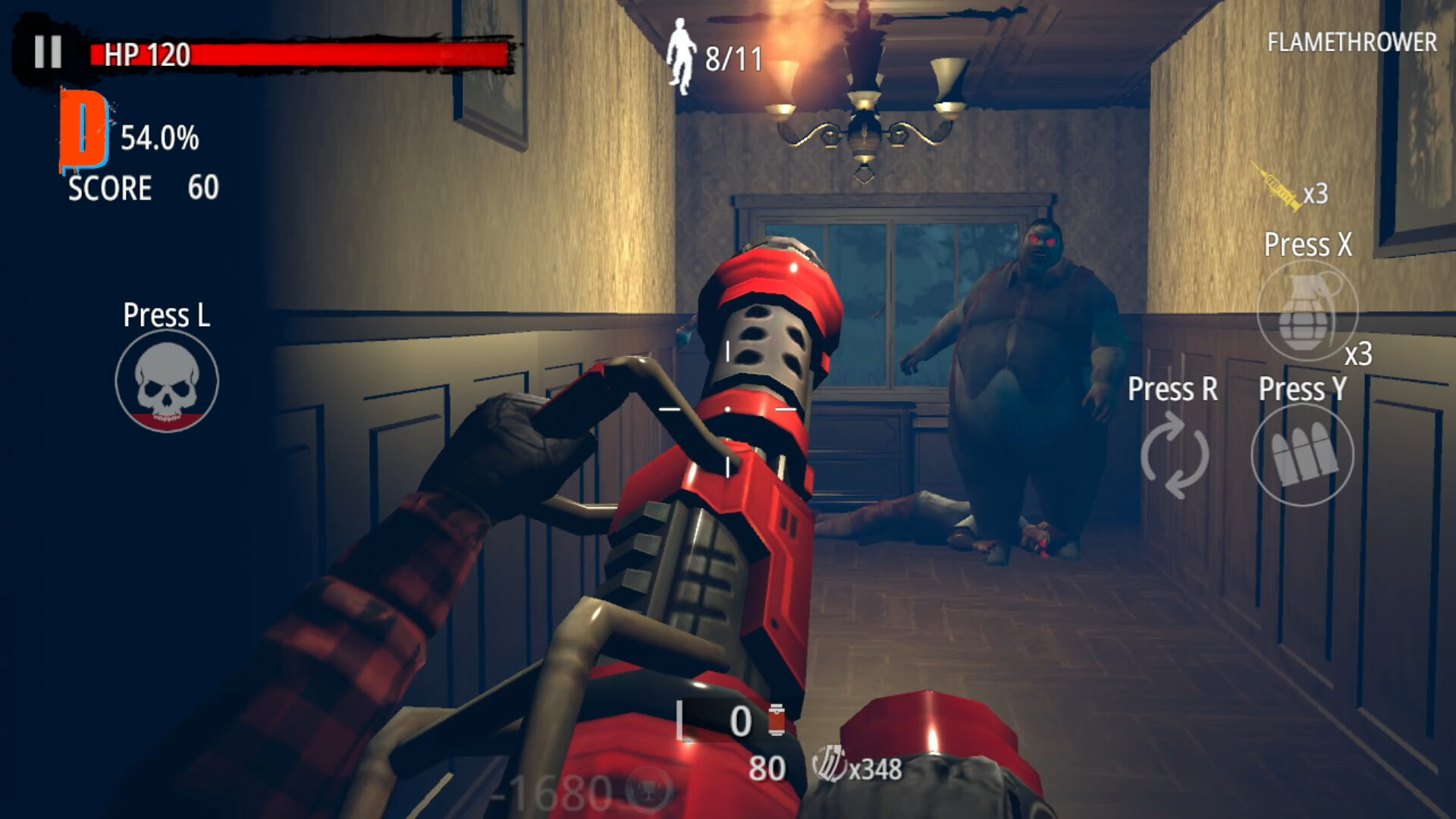This screenshot has width=1456, height=819.
Task: Pause the game with the pause icon
Action: pos(45,52)
